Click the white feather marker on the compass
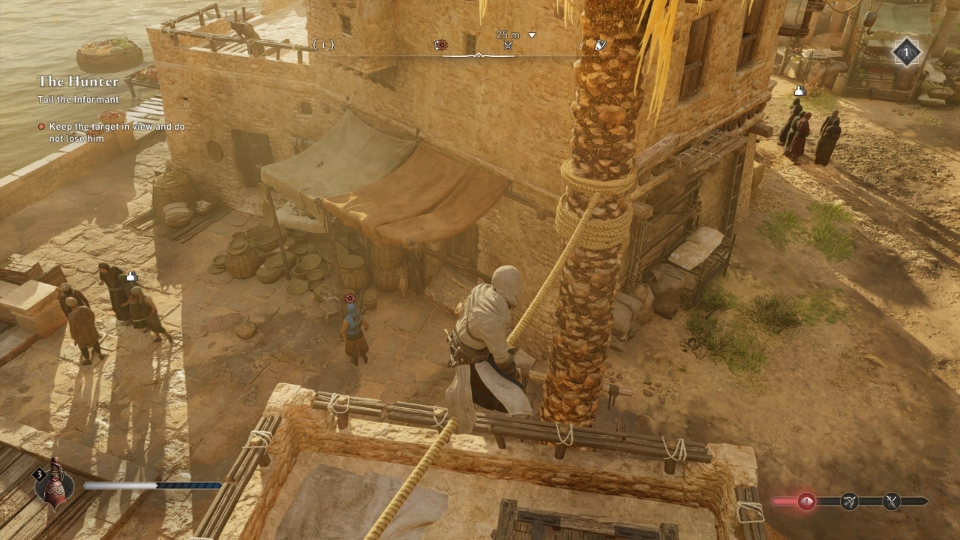 tap(601, 45)
